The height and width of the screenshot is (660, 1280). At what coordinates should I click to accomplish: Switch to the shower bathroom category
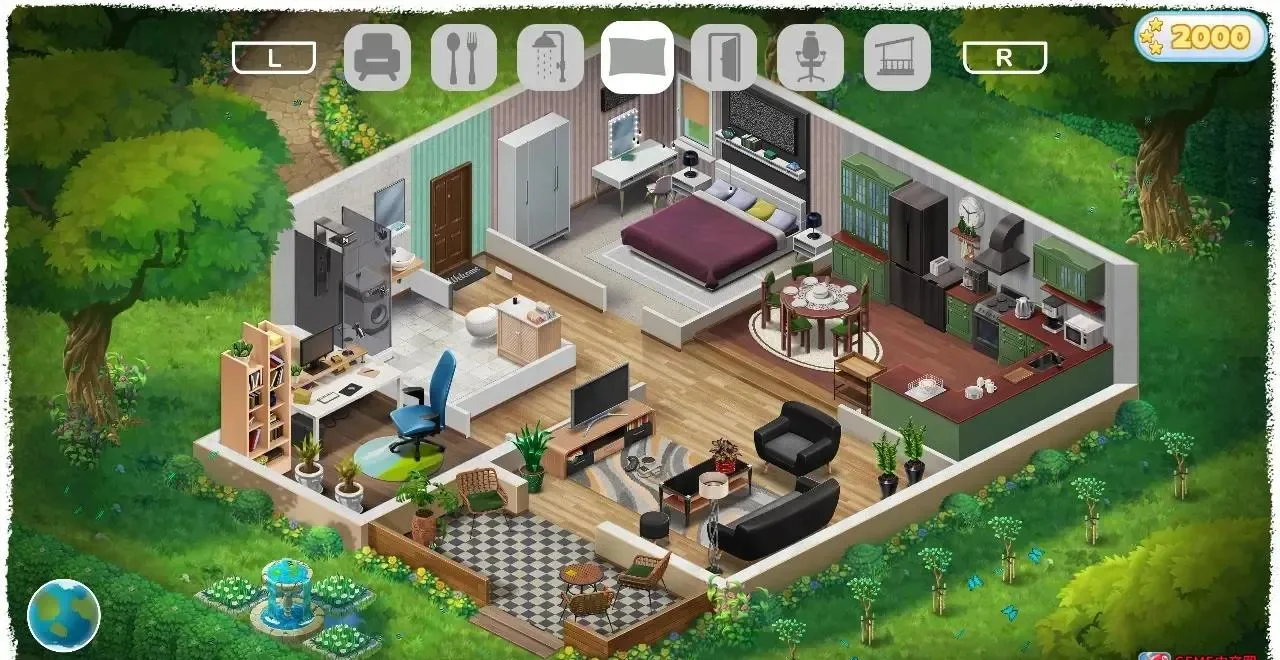[x=550, y=58]
